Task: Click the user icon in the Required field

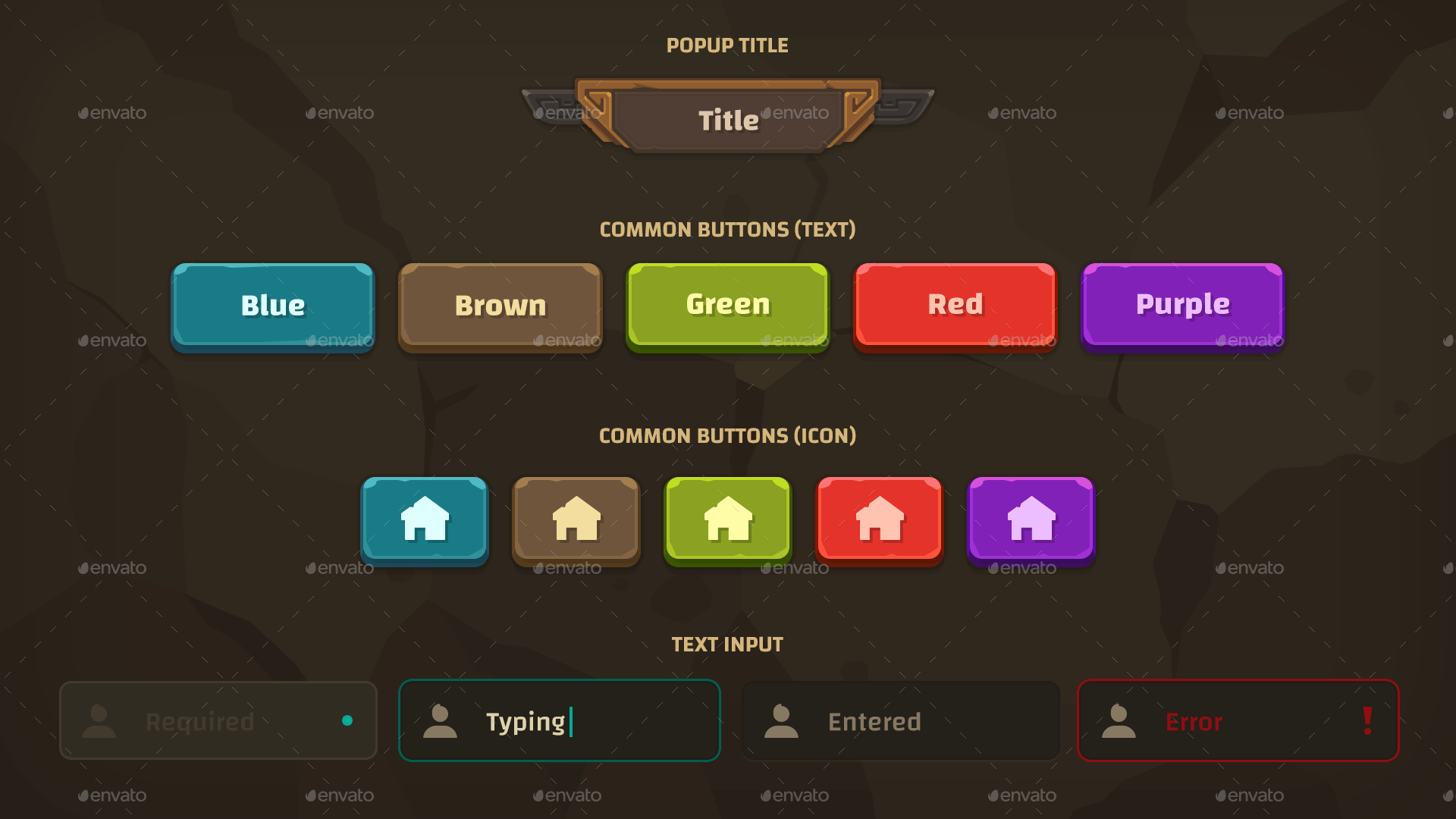Action: click(100, 720)
